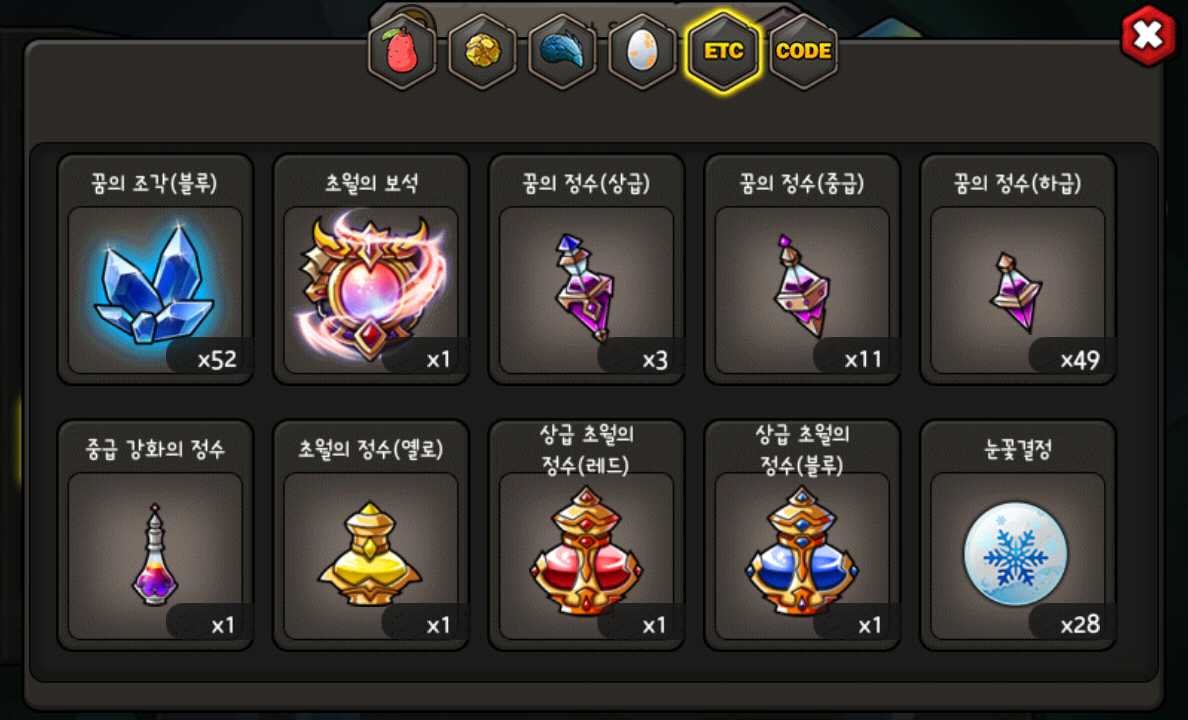Open the egg category tab

(642, 52)
